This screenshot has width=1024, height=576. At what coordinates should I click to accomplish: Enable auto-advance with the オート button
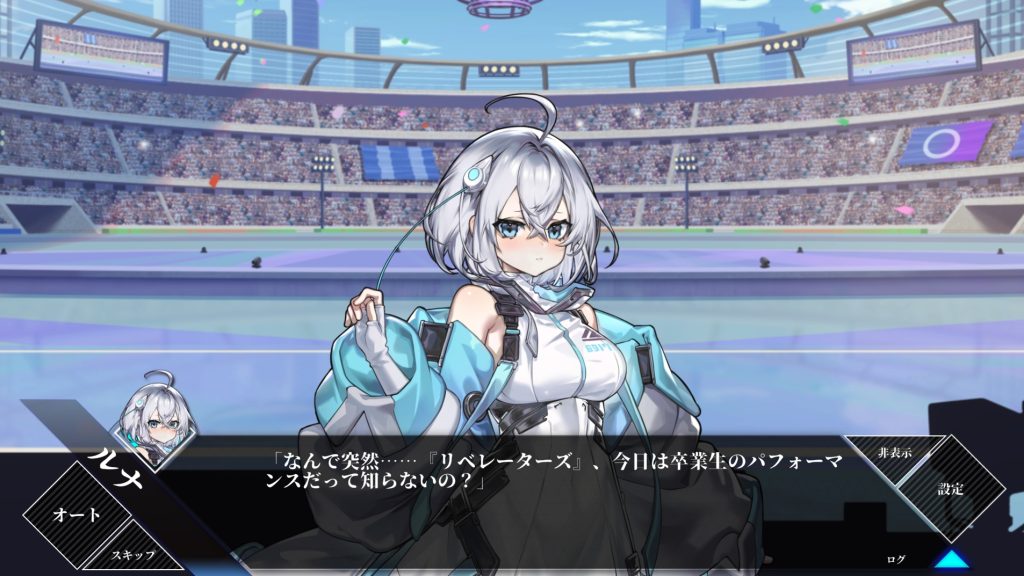(x=76, y=515)
